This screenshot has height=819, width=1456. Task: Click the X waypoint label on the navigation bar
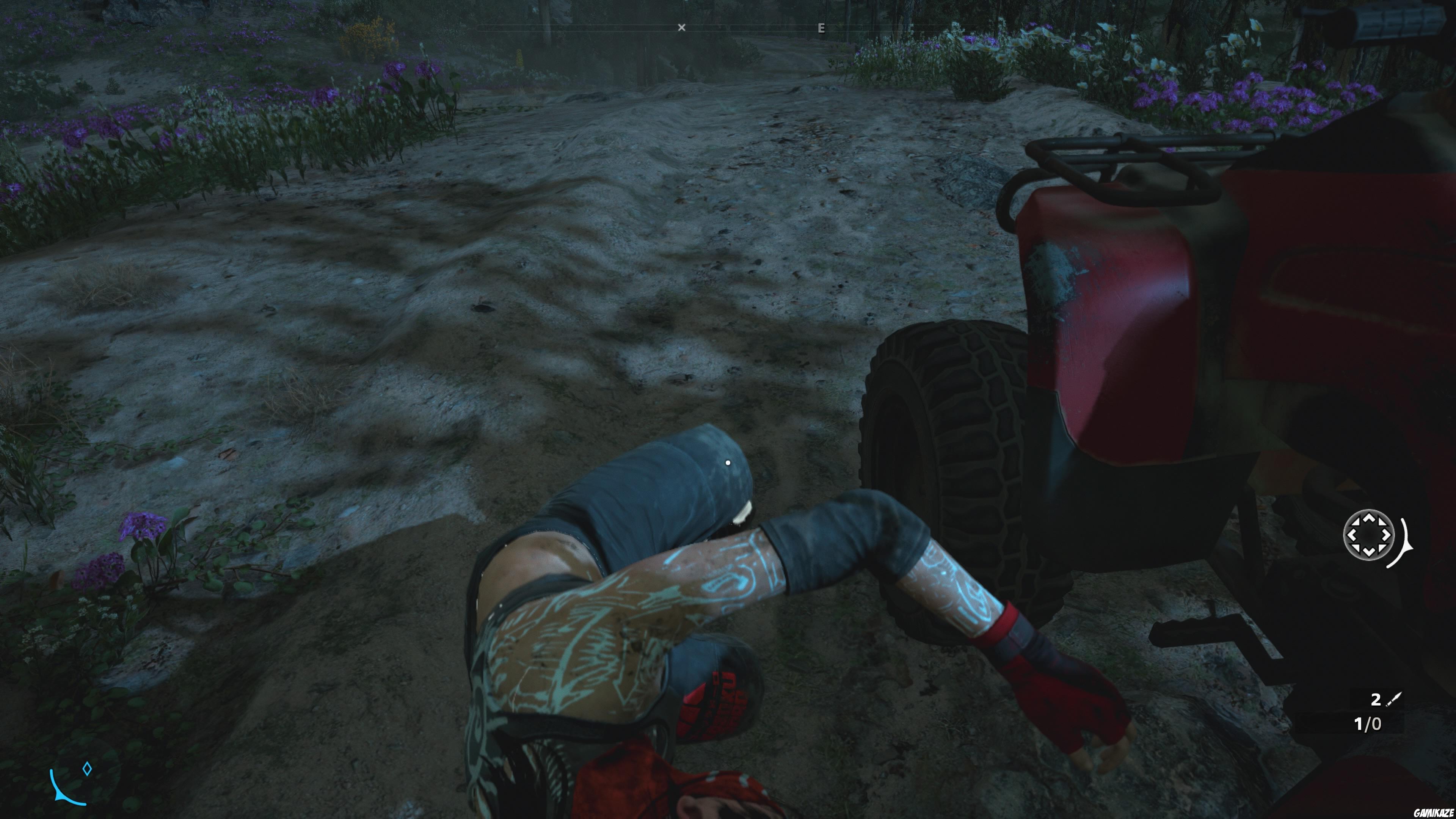(682, 27)
